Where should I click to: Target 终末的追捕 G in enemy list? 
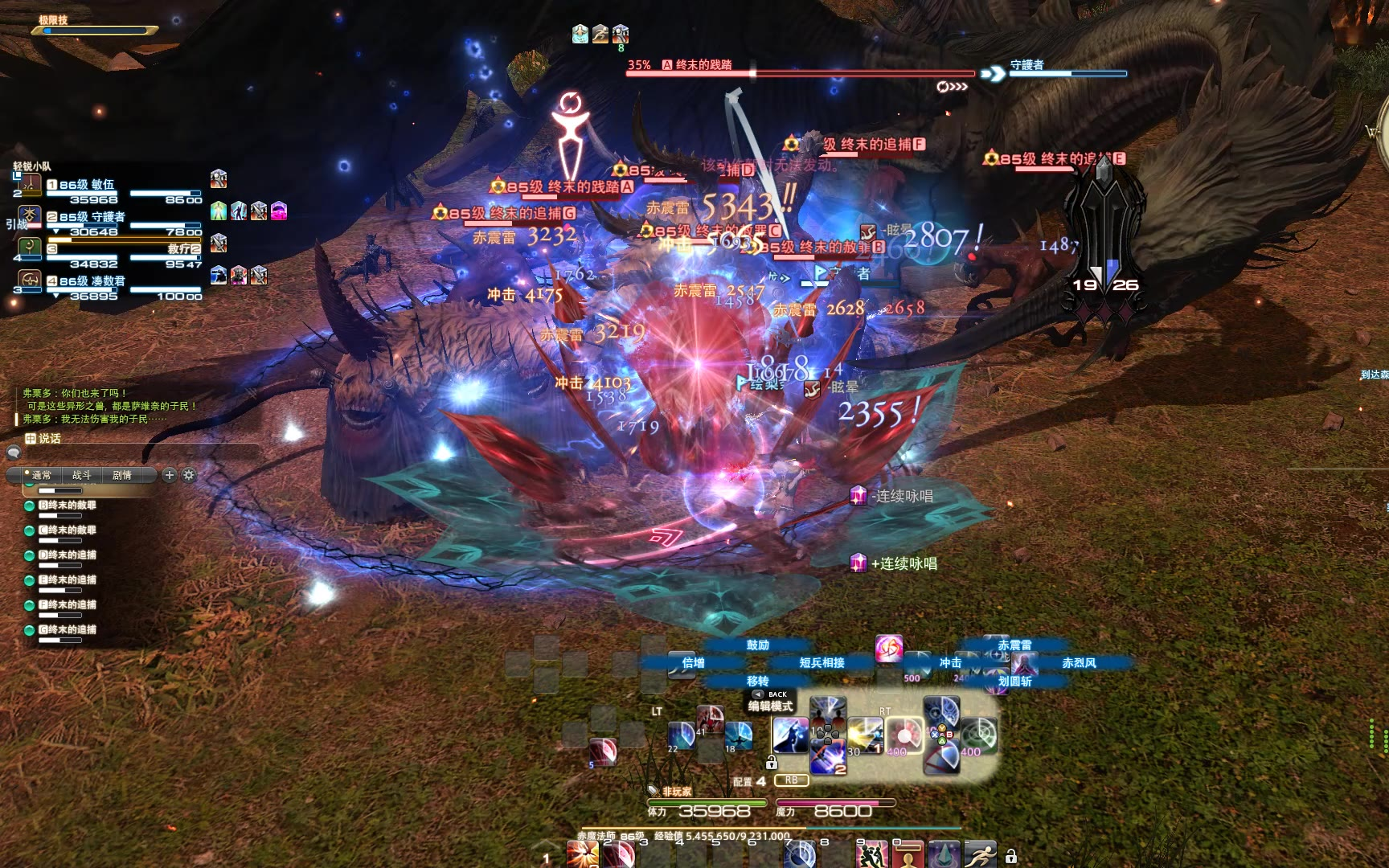(68, 629)
